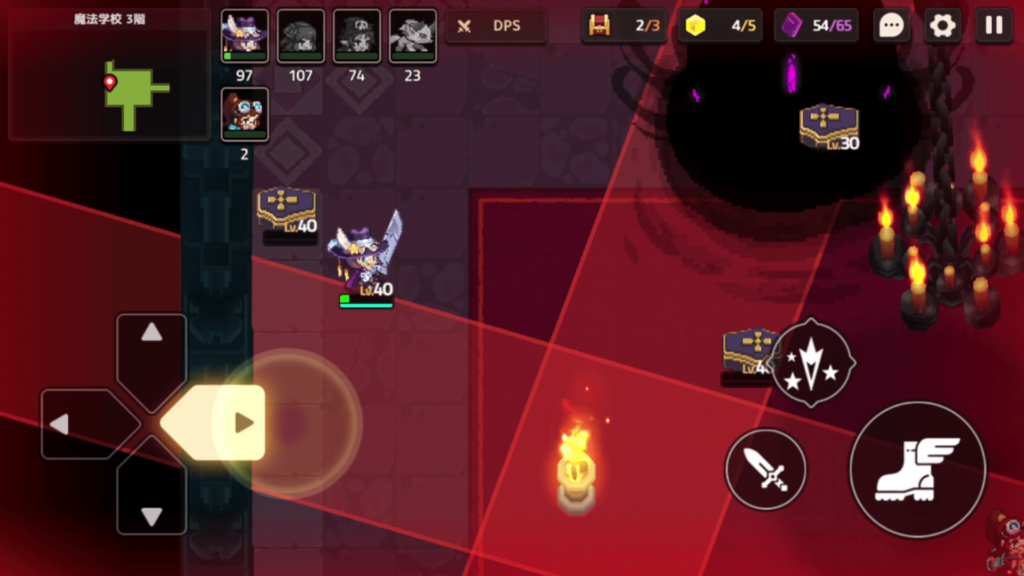
Task: Select the greyed-out skull hat hero portrait
Action: pyautogui.click(x=357, y=37)
